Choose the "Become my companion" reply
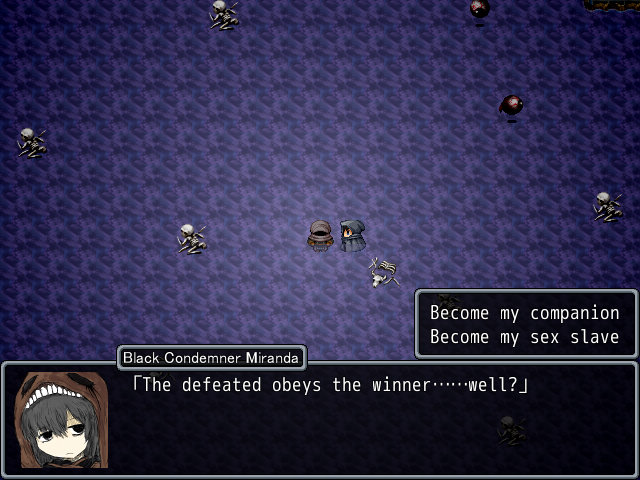This screenshot has width=640, height=480. pyautogui.click(x=525, y=312)
